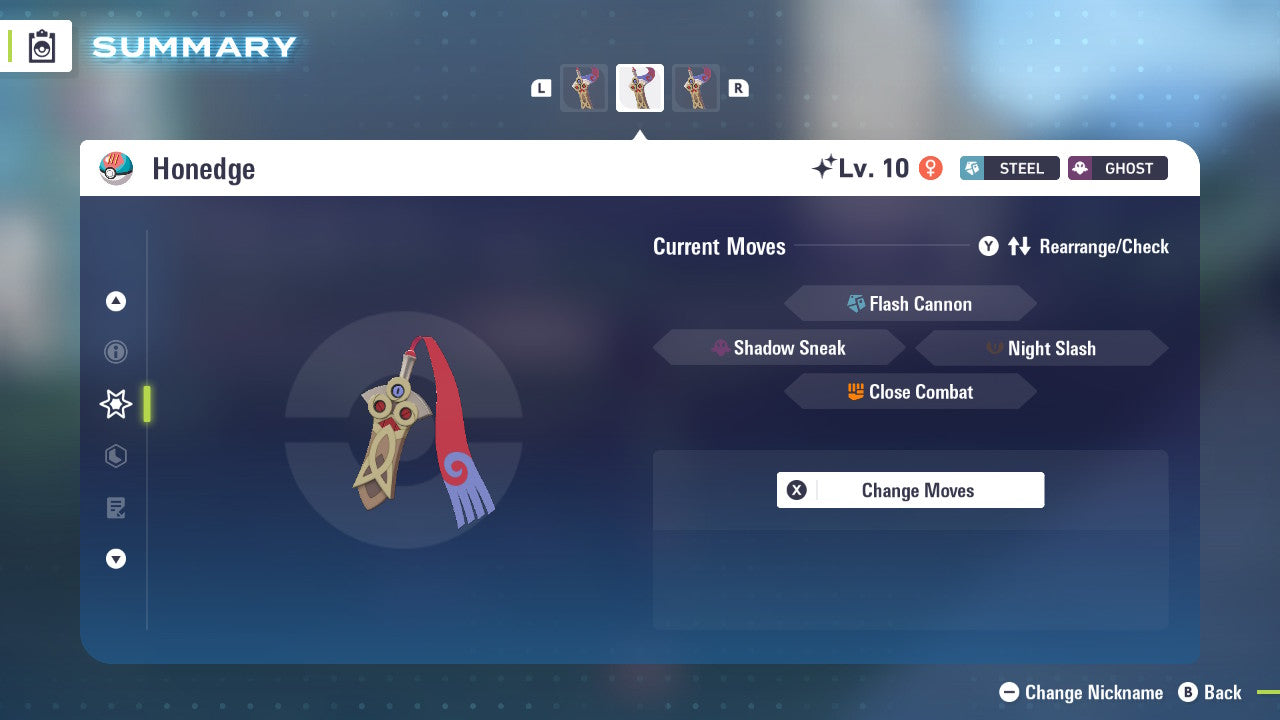
Task: Select the GHOST type badge
Action: pos(1117,168)
